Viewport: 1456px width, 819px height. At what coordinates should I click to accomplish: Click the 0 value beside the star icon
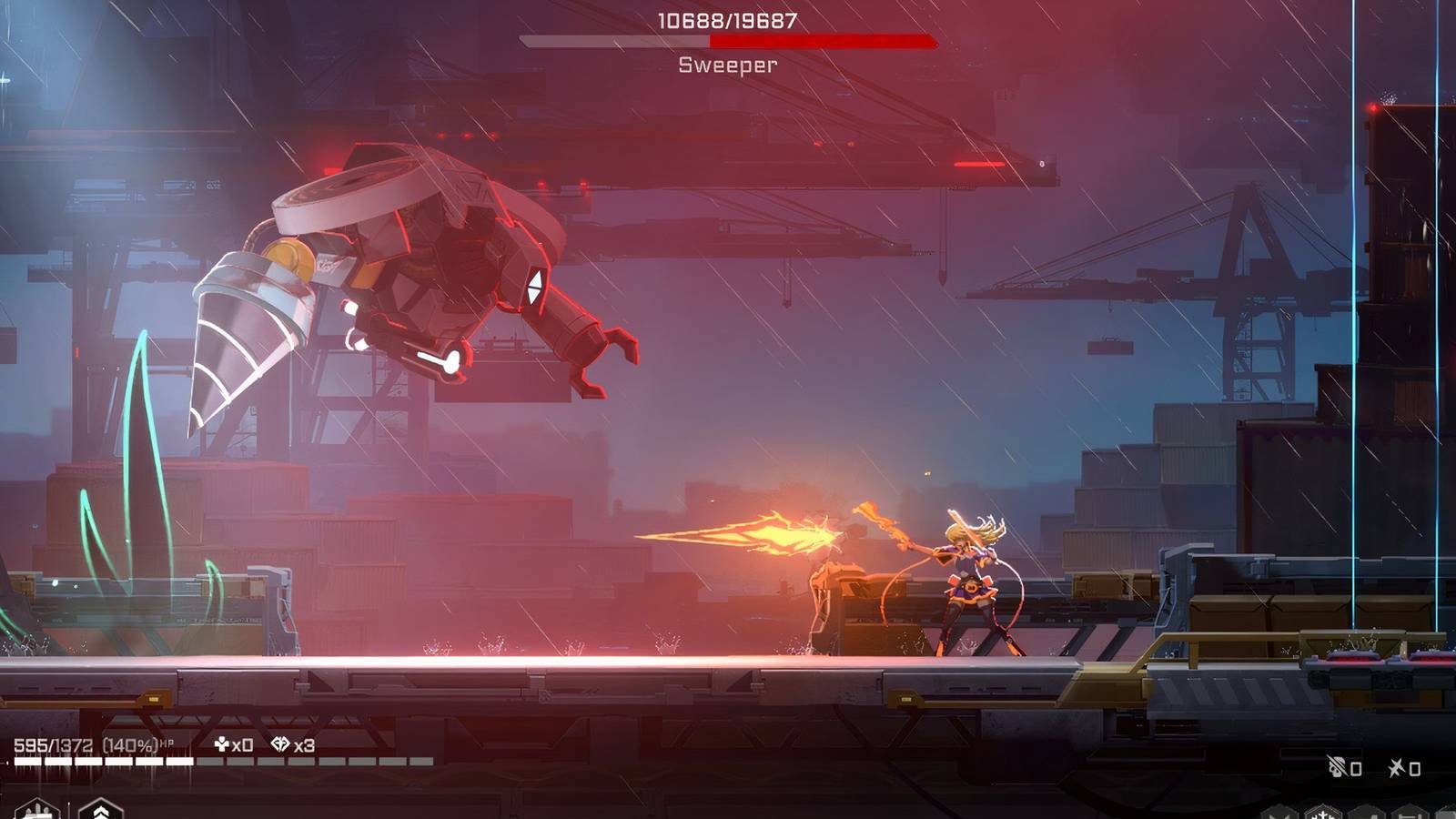tap(1416, 768)
